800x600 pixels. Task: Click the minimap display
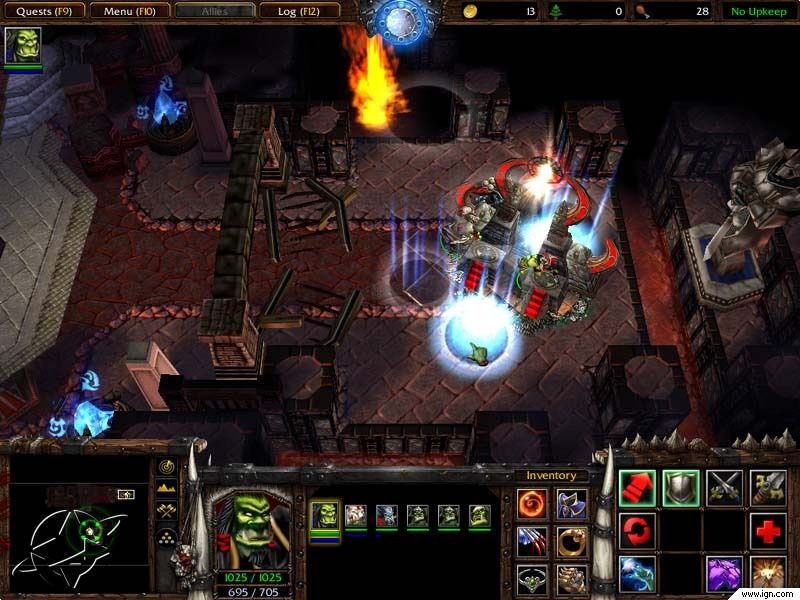(x=78, y=522)
